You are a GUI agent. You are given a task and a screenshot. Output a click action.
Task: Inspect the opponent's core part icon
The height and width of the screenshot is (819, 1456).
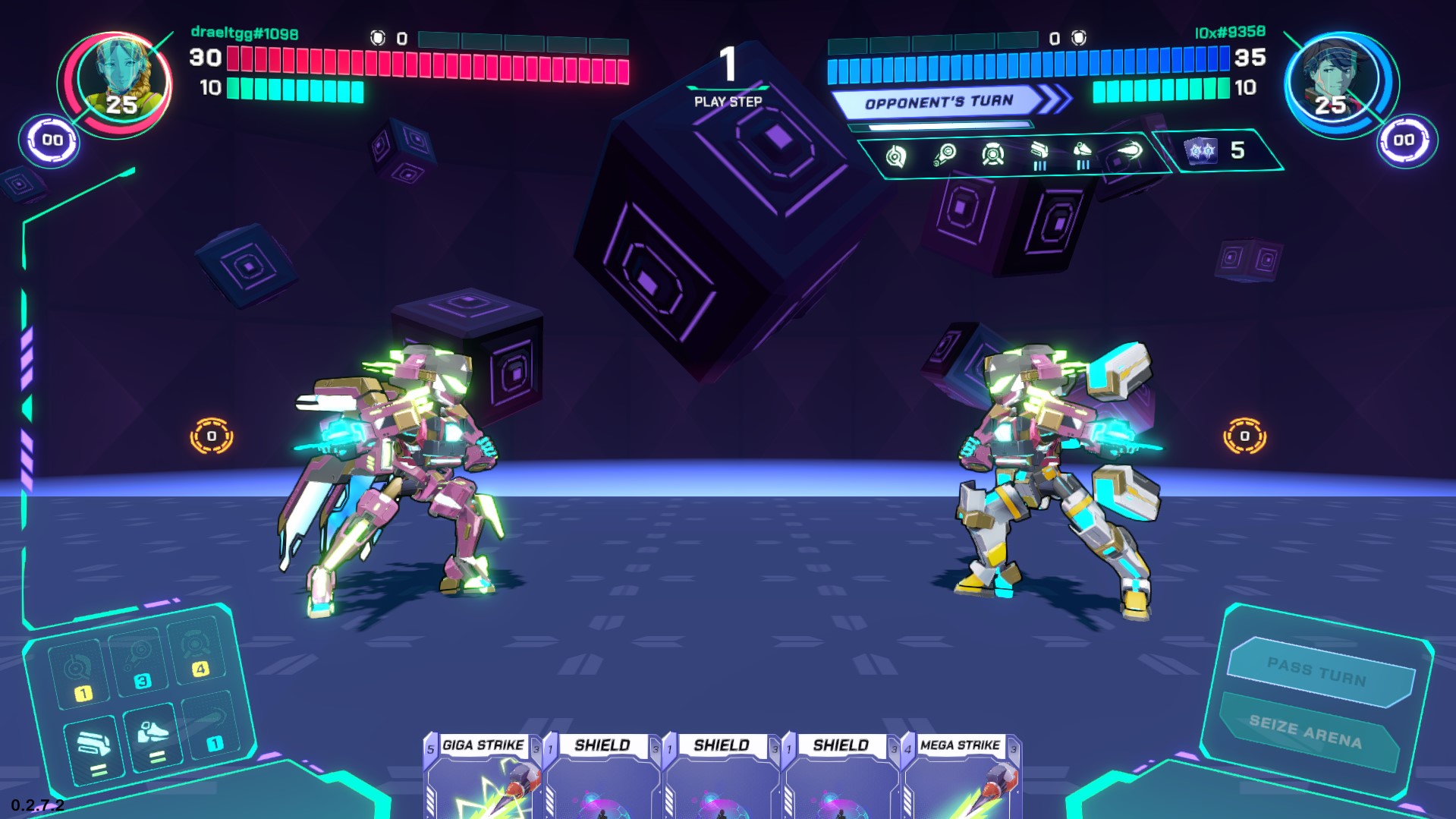click(896, 156)
